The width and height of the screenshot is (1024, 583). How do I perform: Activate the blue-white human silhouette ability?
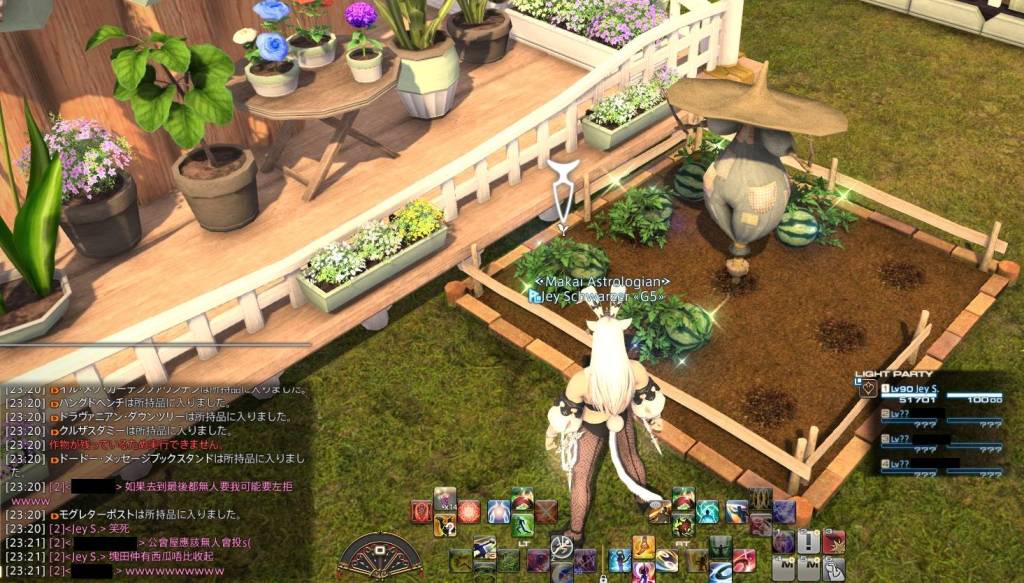pyautogui.click(x=498, y=512)
